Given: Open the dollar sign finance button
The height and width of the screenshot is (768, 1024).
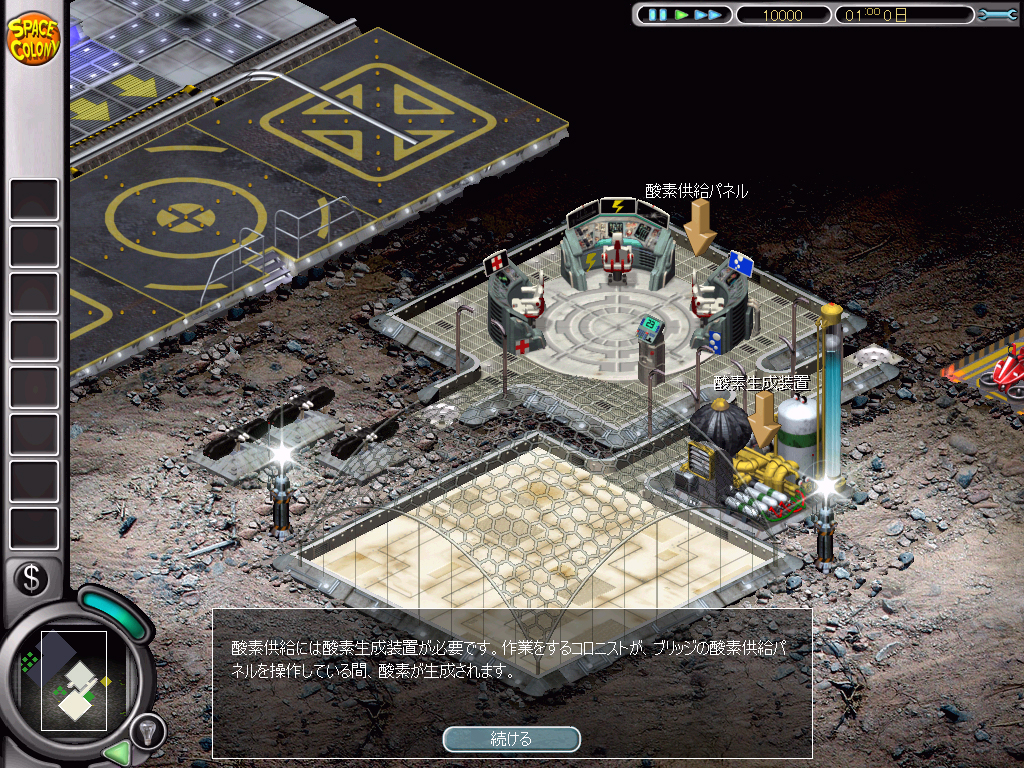Looking at the screenshot, I should [x=31, y=578].
